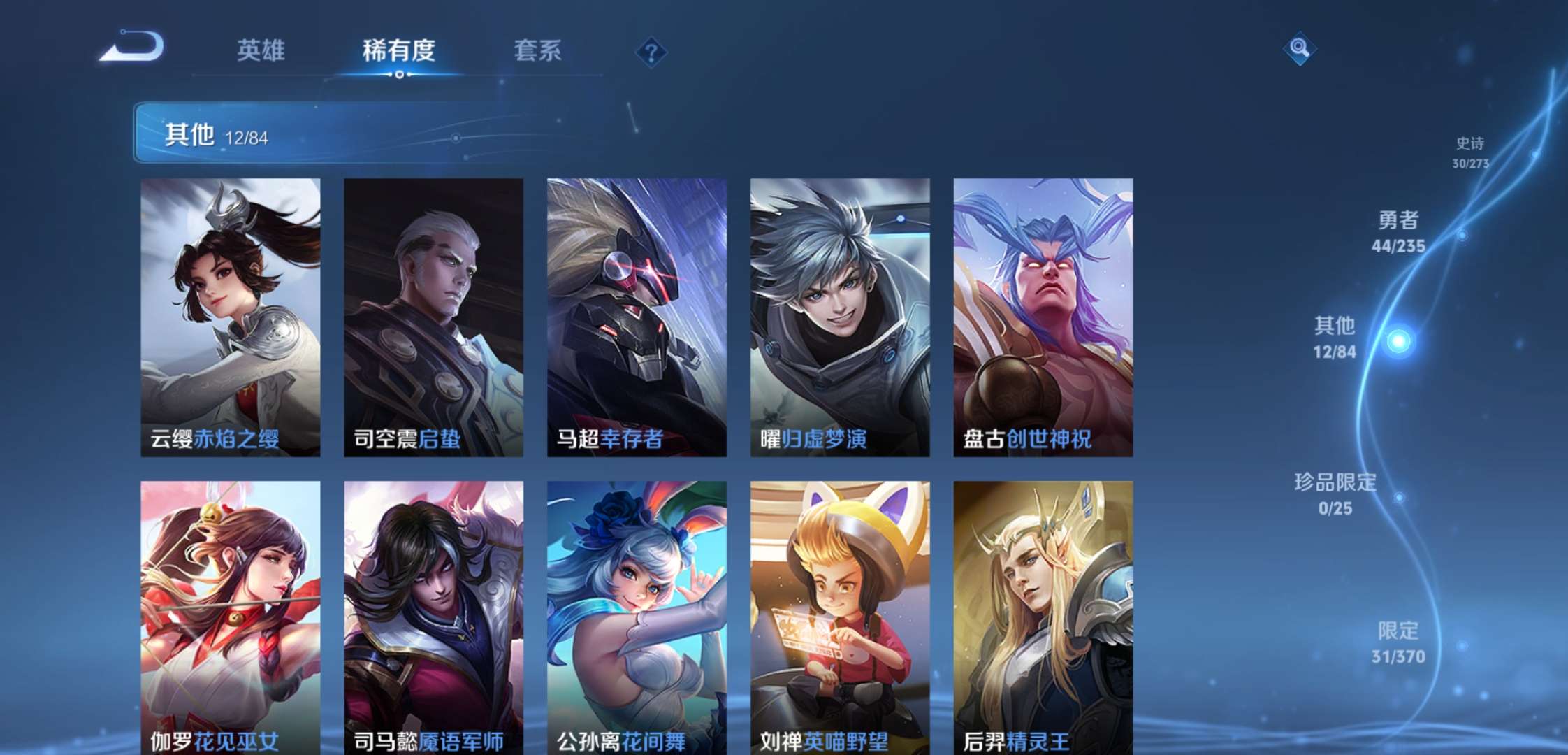View the 马超幸存者 skin
Viewport: 1568px width, 755px height.
tap(635, 315)
